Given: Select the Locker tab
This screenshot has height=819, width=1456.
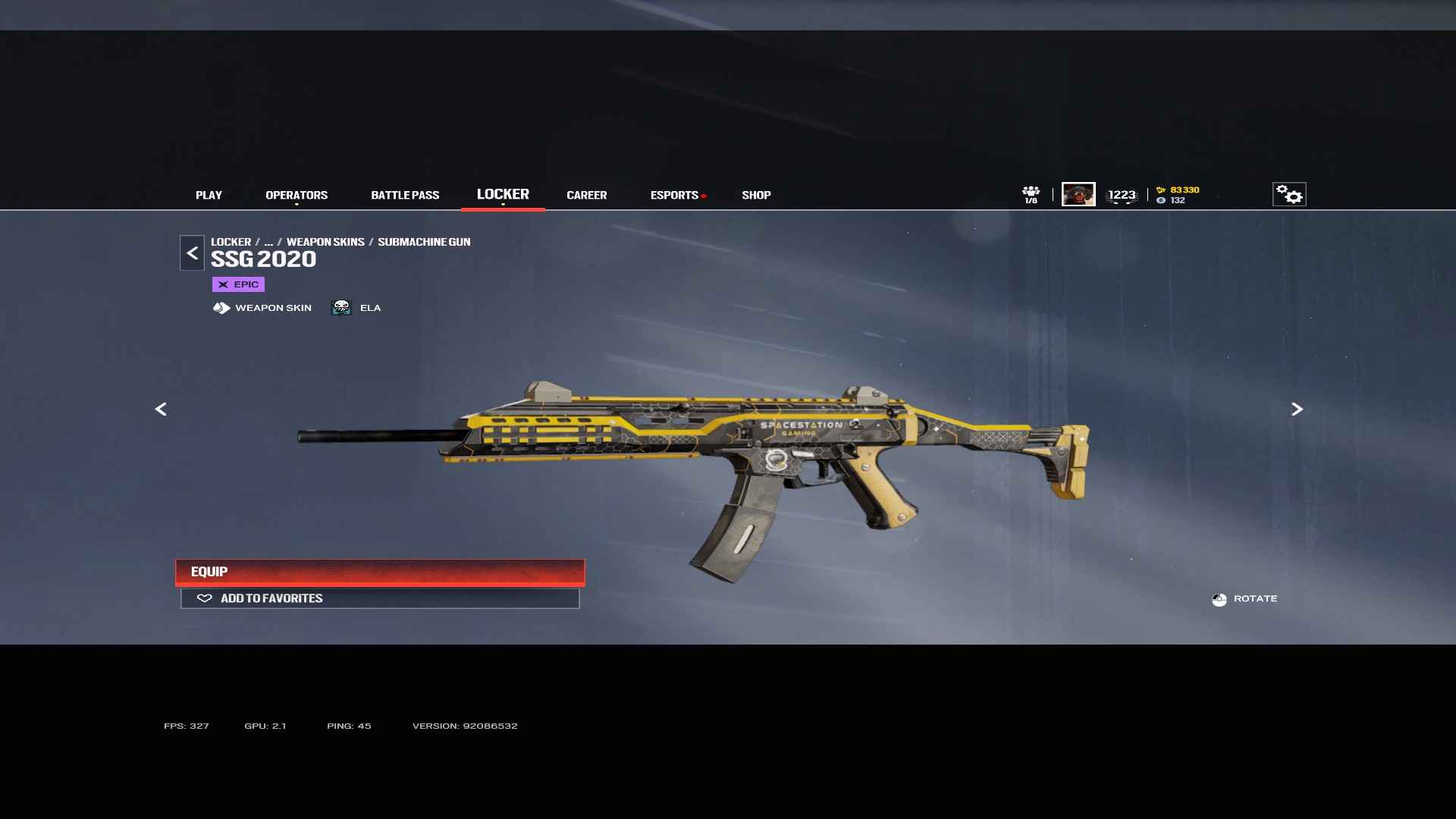Looking at the screenshot, I should click(503, 194).
